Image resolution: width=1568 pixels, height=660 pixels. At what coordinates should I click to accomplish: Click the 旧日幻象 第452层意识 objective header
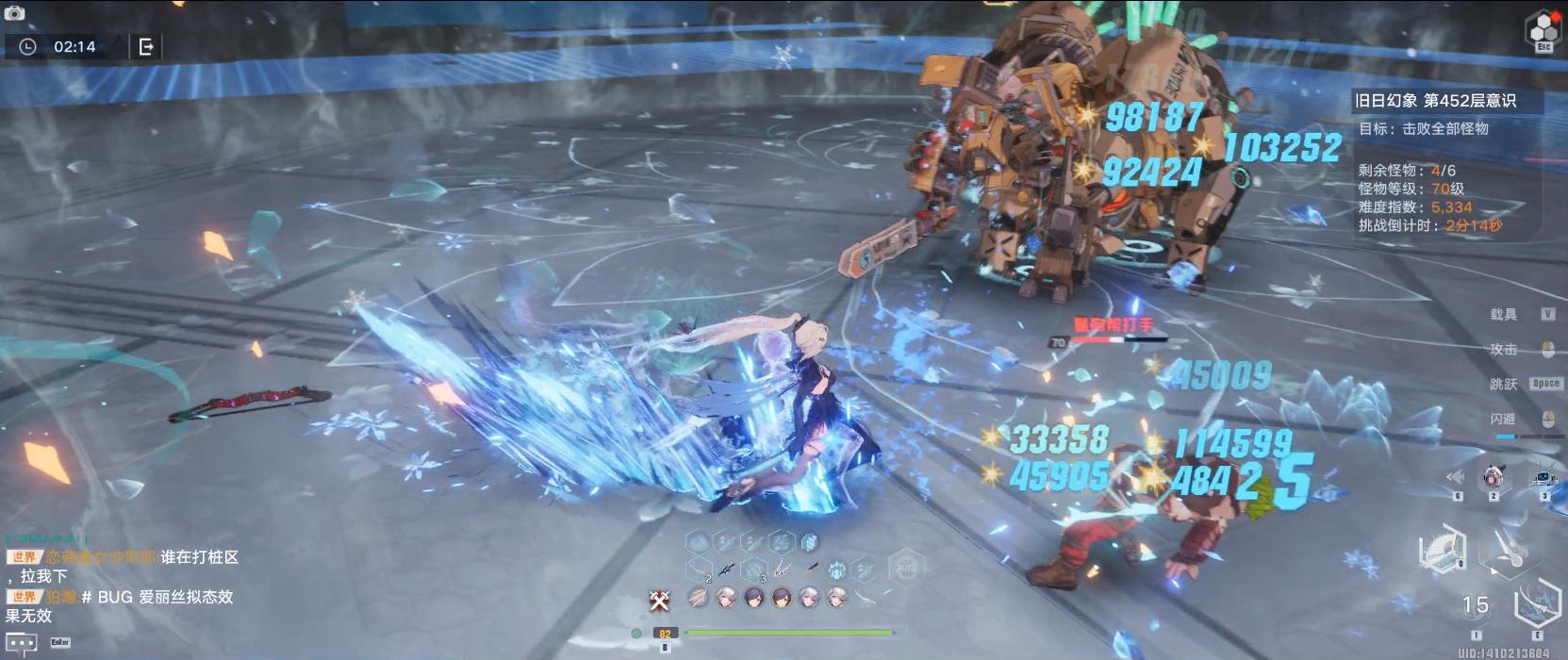tap(1435, 101)
